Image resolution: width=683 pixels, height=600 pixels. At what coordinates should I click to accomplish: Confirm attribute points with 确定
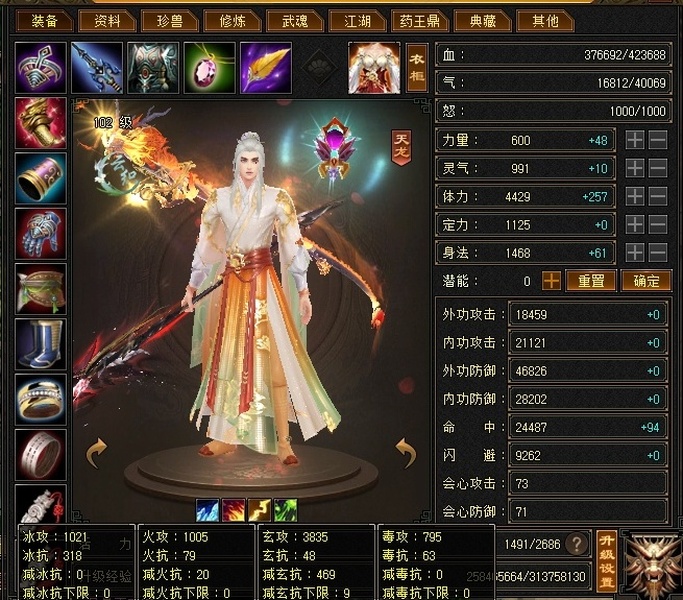pyautogui.click(x=645, y=281)
